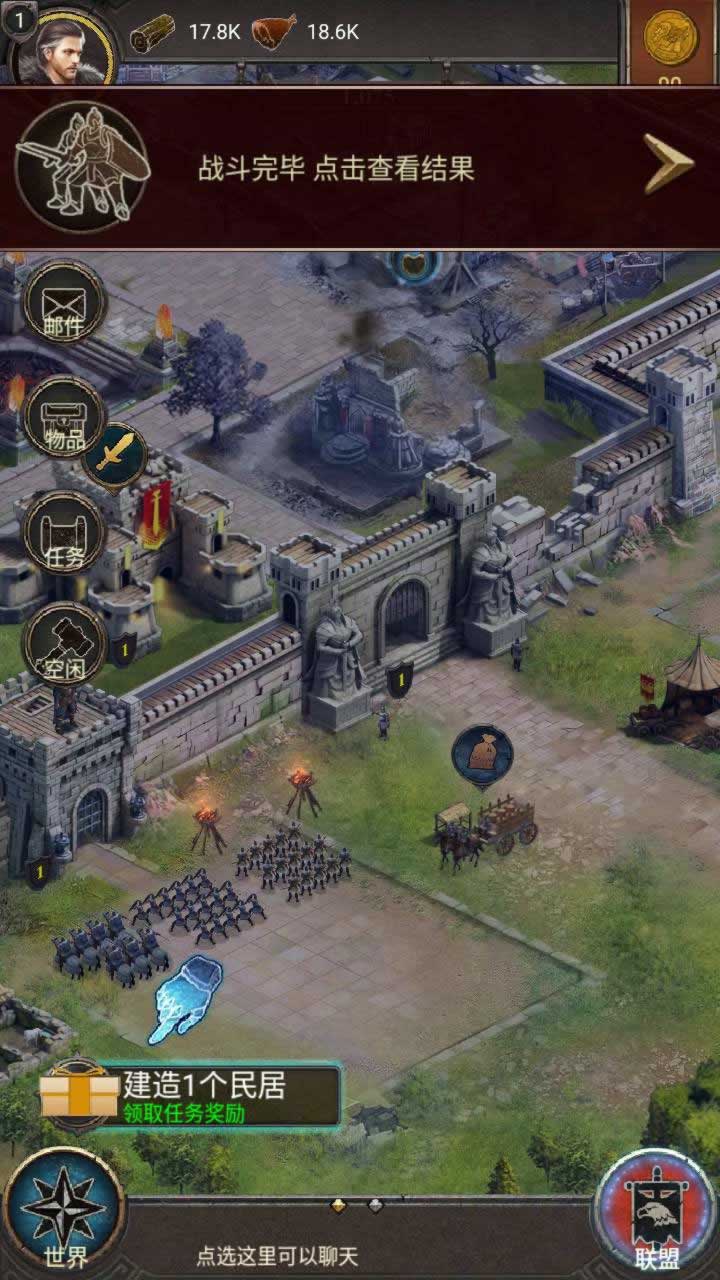
Task: Tap the wood resource icon
Action: (x=152, y=33)
